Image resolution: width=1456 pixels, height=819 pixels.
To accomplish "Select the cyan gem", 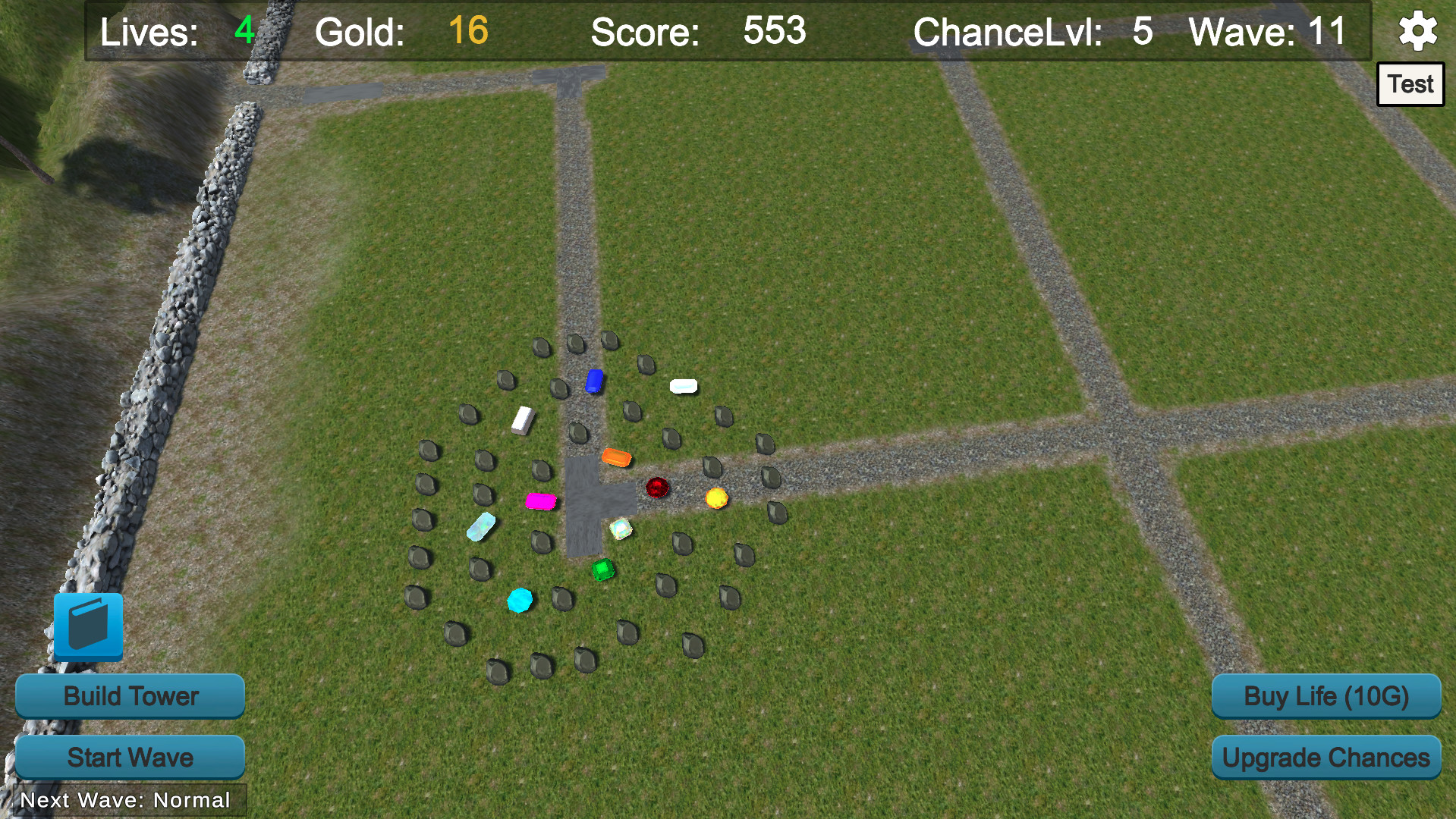I will click(x=520, y=598).
